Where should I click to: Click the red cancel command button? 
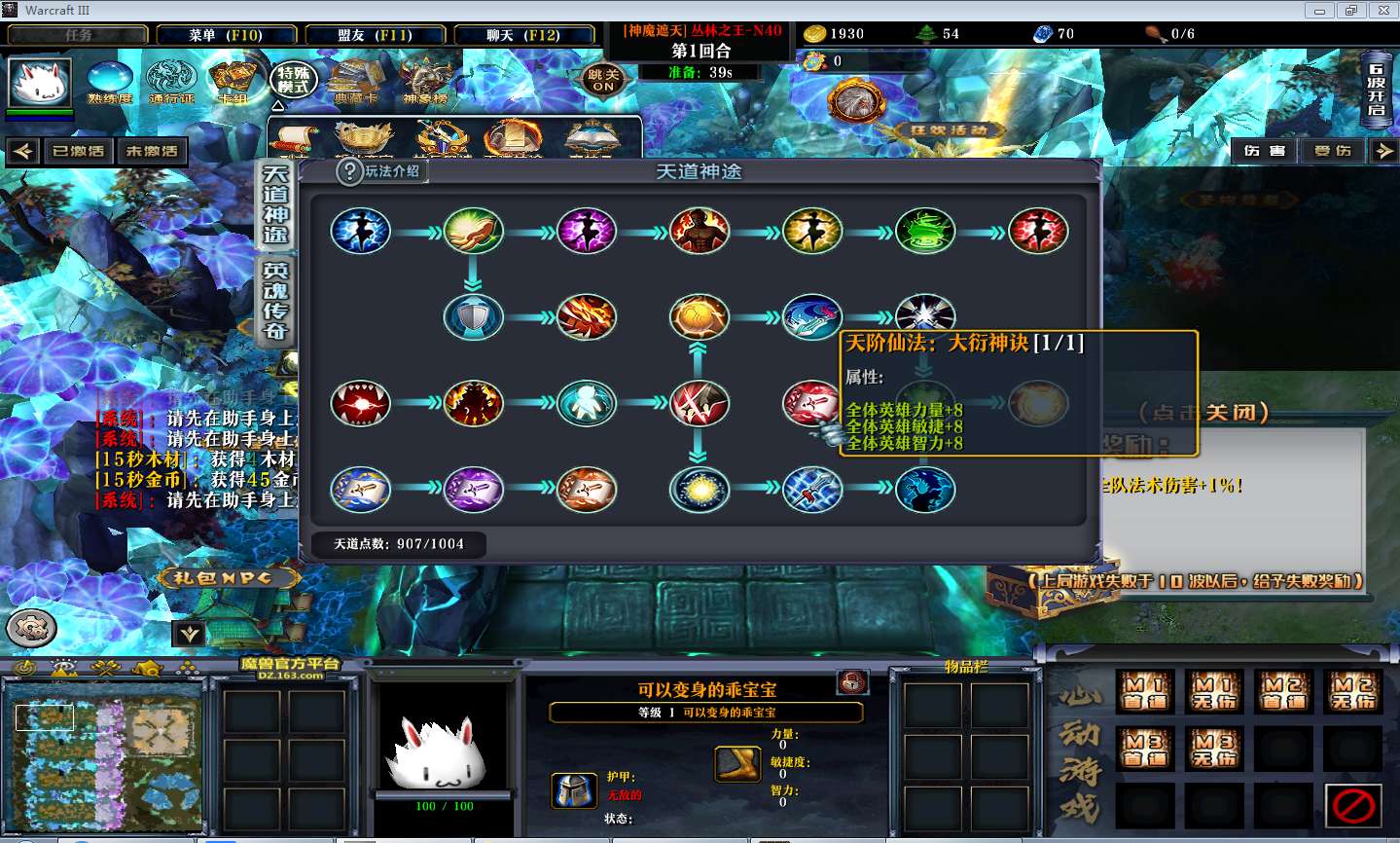pyautogui.click(x=1353, y=805)
